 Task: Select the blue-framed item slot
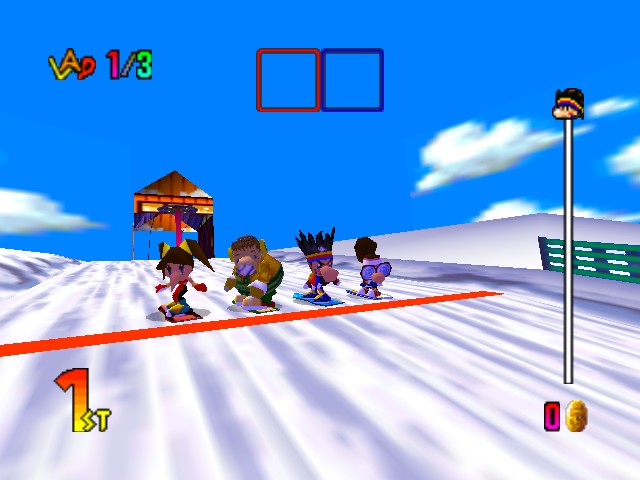click(x=352, y=80)
